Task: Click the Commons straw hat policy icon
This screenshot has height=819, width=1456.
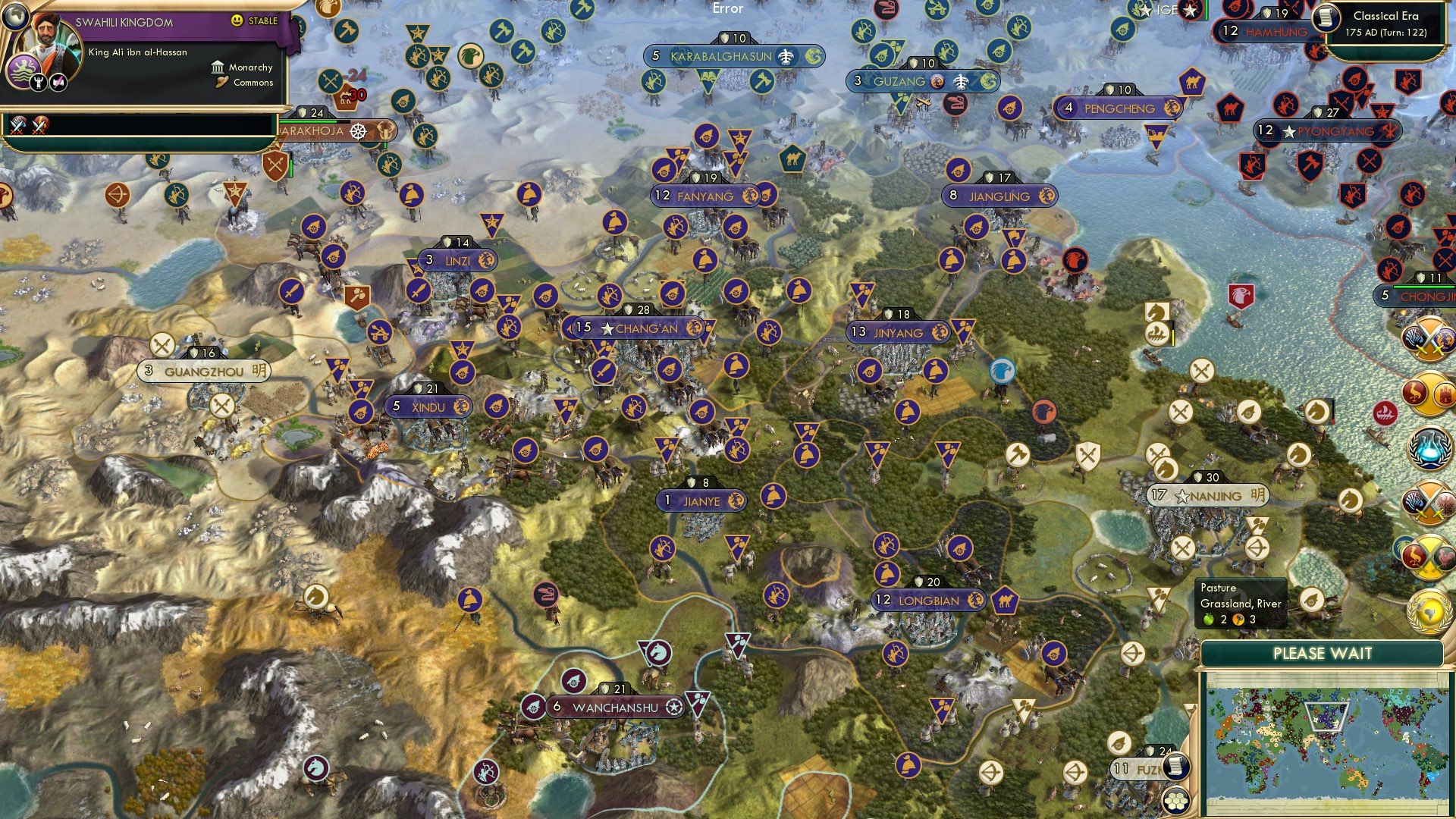Action: tap(222, 82)
